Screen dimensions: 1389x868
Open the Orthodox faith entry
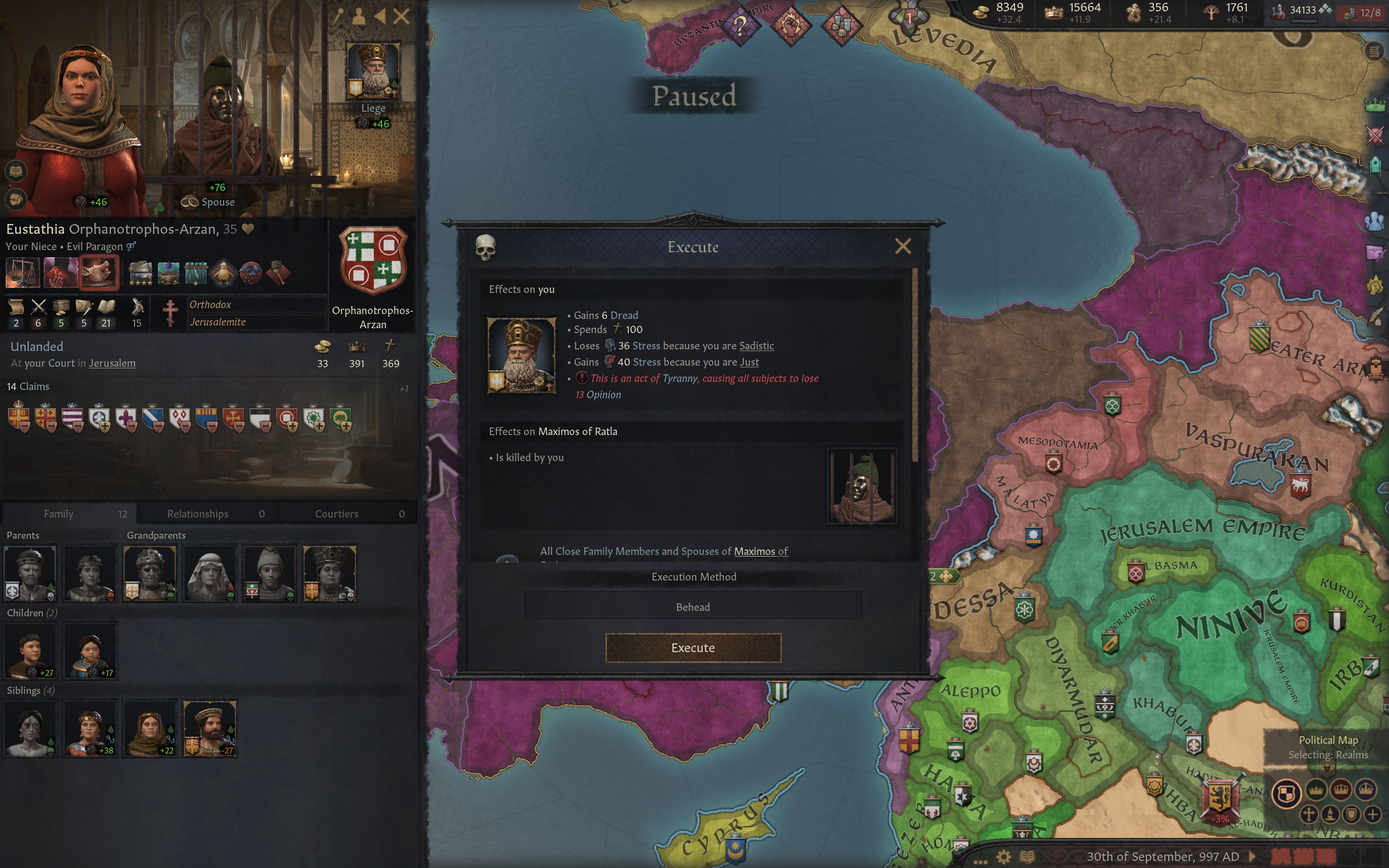(x=210, y=304)
